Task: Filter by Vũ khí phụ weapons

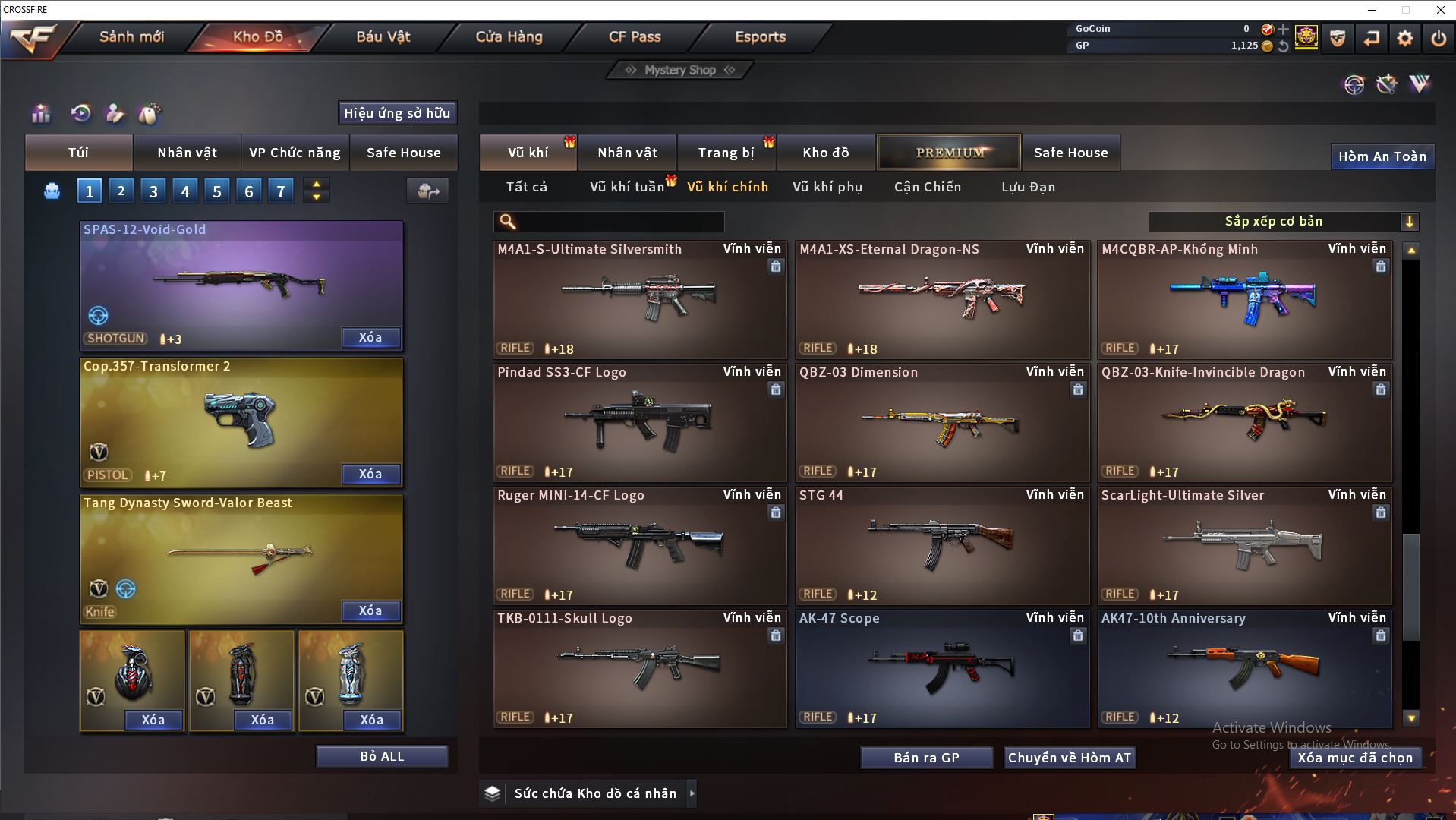Action: click(827, 187)
